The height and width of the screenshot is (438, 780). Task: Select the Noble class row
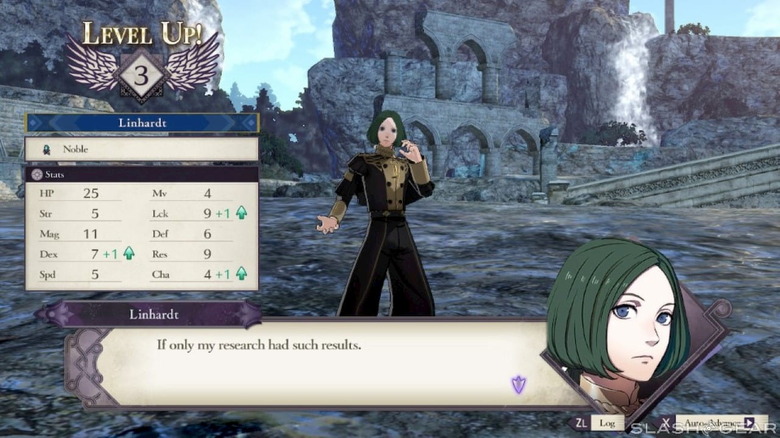[x=142, y=148]
